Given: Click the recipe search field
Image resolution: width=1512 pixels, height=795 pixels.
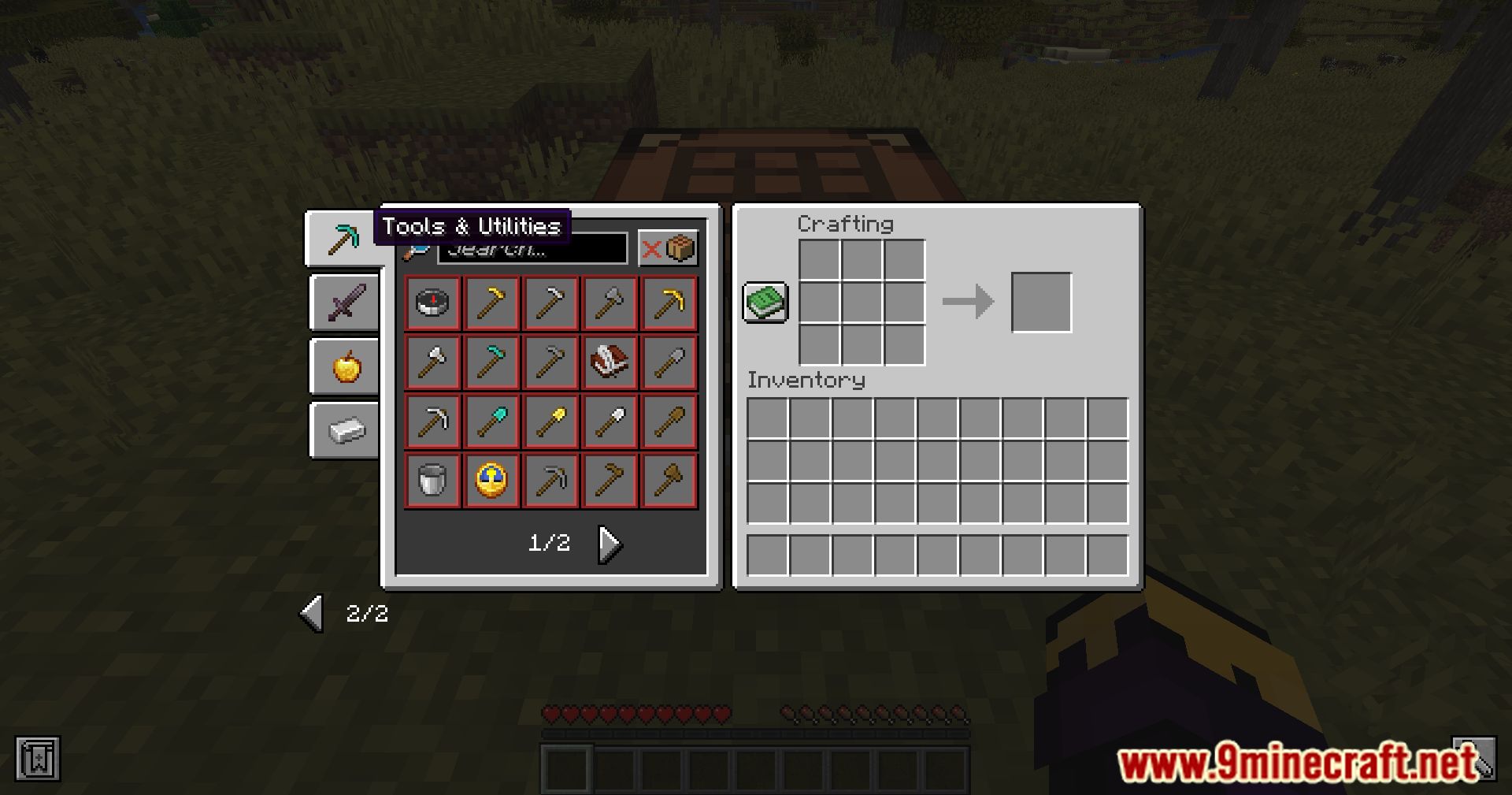Looking at the screenshot, I should [x=532, y=250].
